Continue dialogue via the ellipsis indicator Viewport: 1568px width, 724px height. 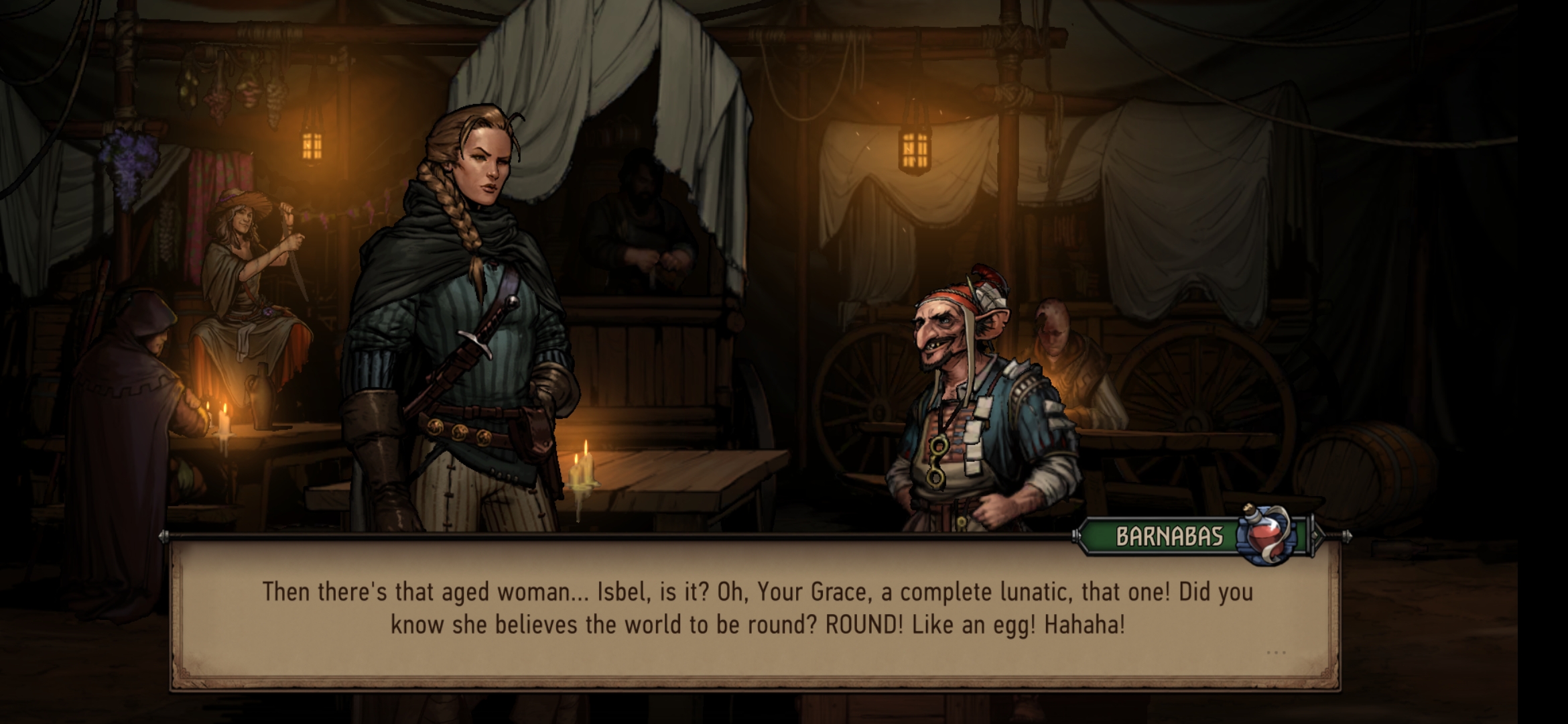(x=1276, y=652)
